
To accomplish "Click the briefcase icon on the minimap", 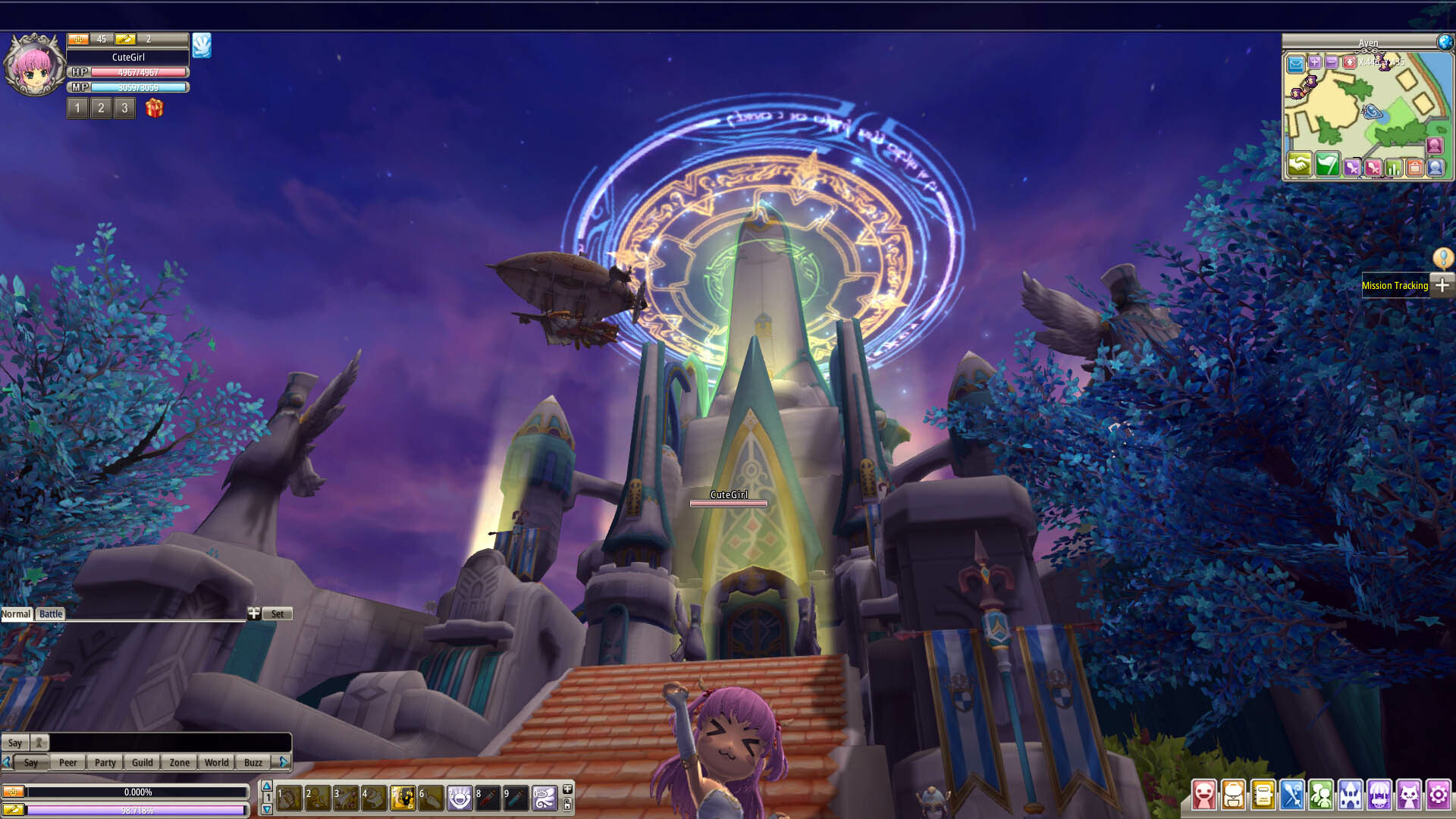I will click(1415, 166).
